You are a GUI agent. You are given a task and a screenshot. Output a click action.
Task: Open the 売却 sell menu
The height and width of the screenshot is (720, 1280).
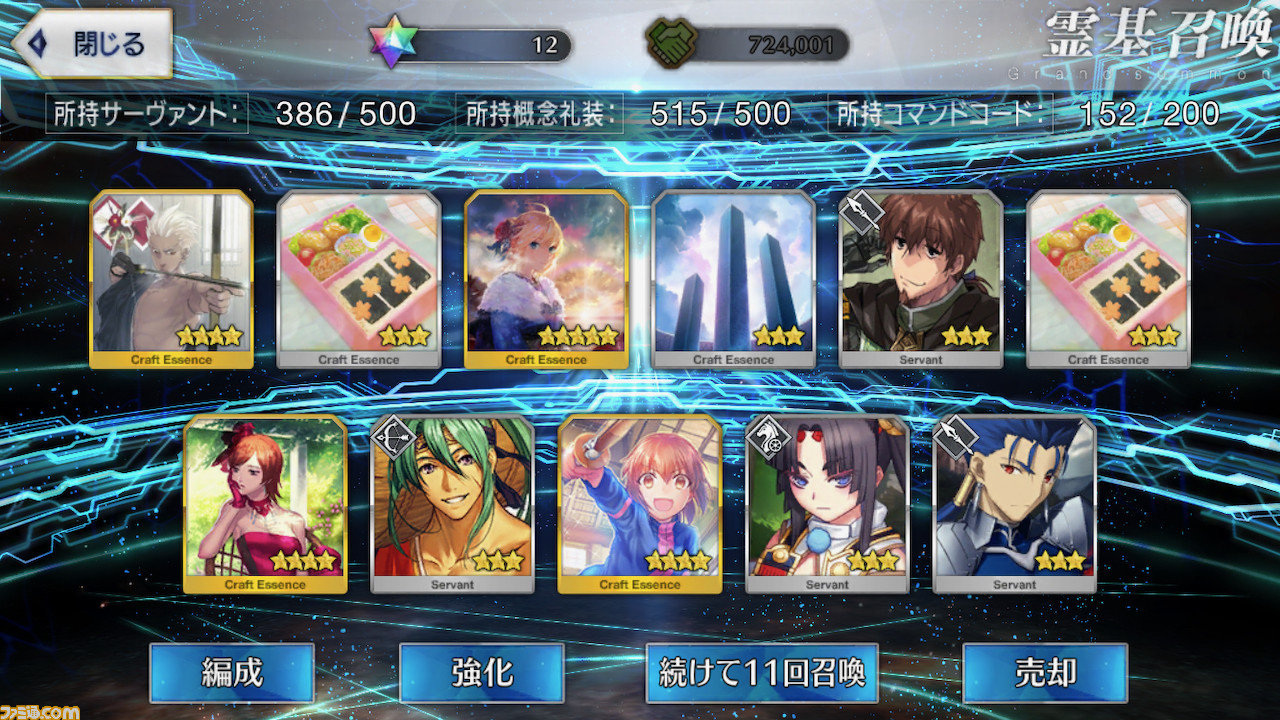coord(1045,672)
